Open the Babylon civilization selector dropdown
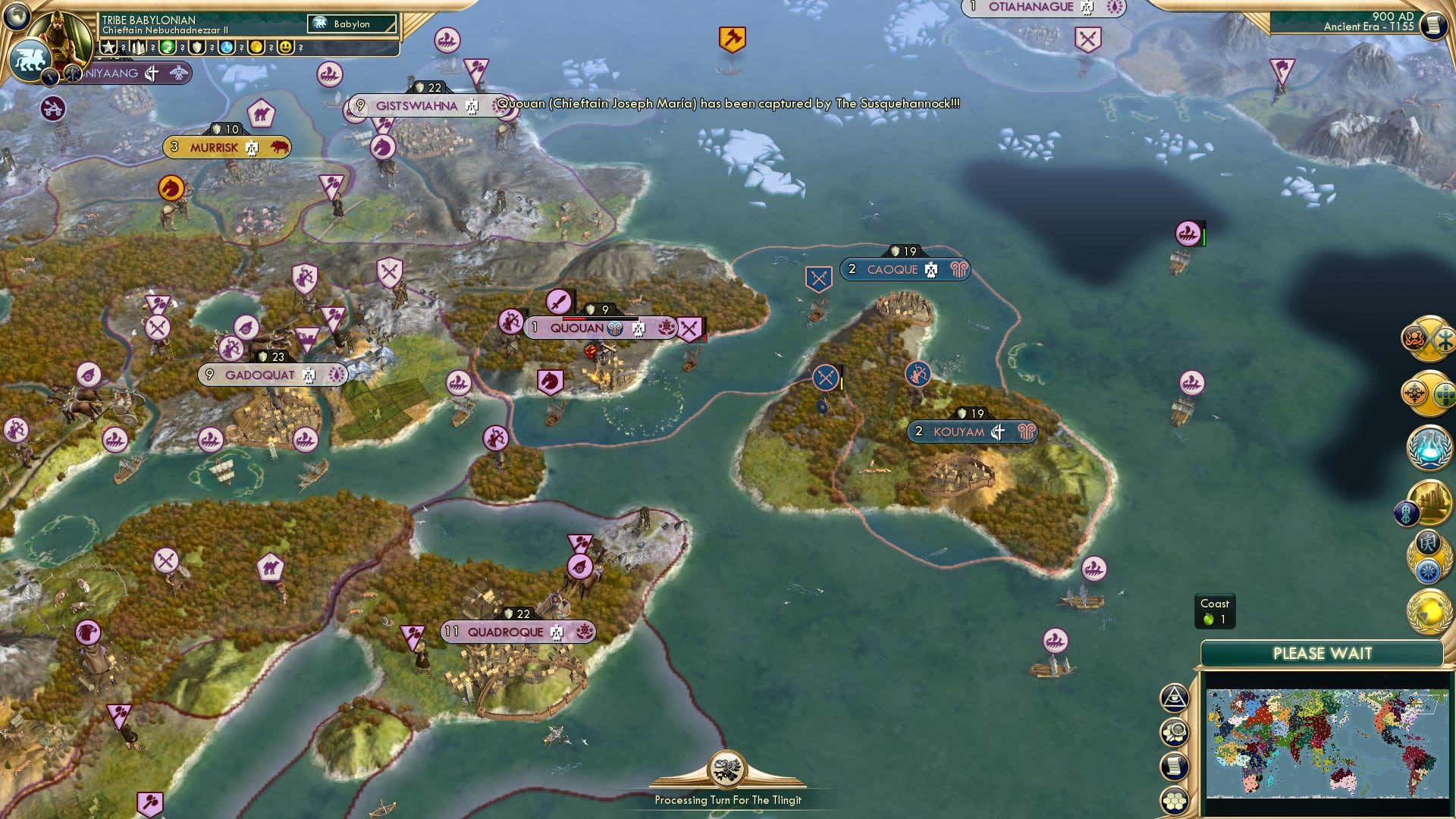The height and width of the screenshot is (819, 1456). tap(353, 24)
